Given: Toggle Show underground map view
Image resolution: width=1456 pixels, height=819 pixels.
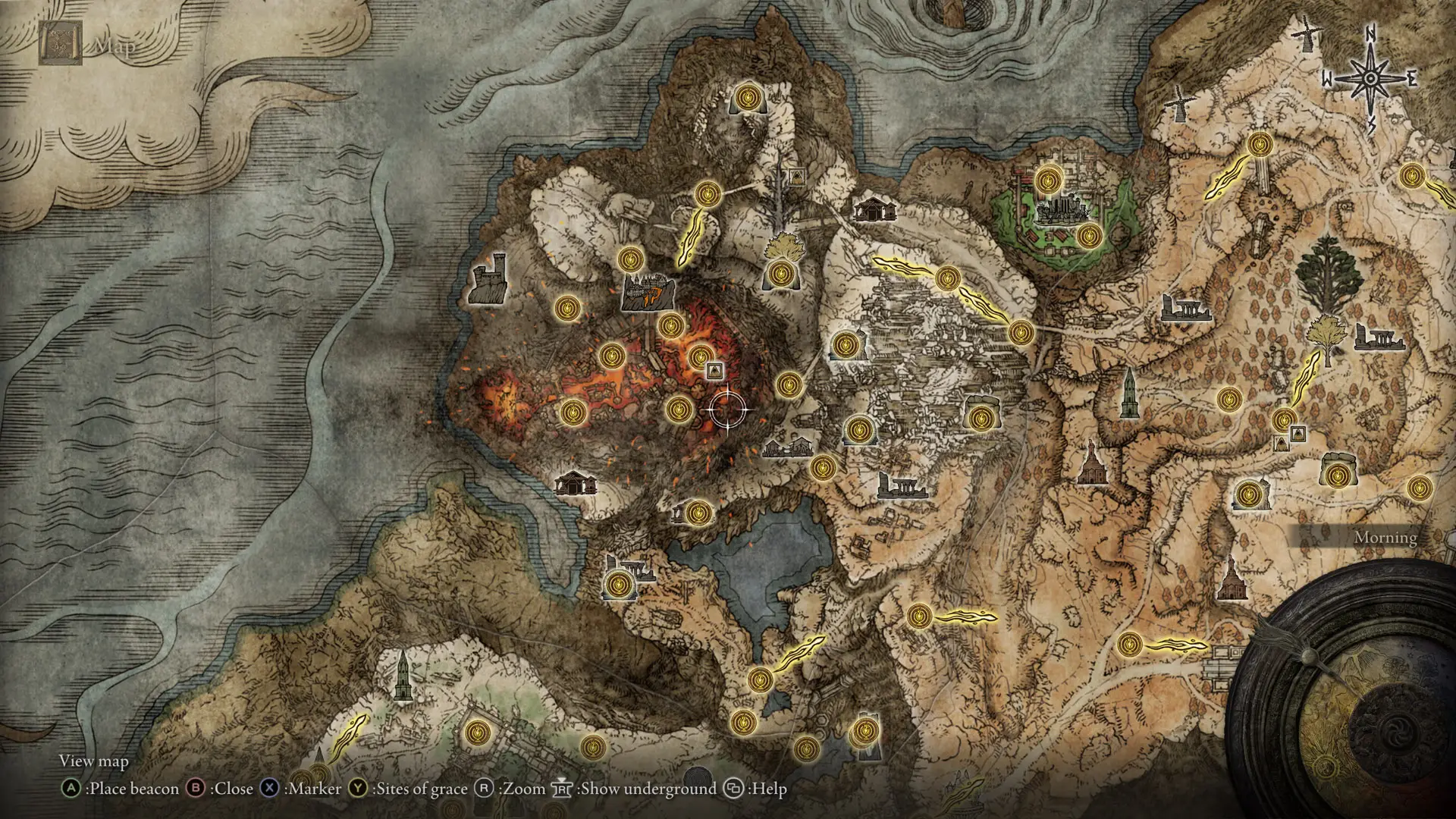Looking at the screenshot, I should point(563,789).
